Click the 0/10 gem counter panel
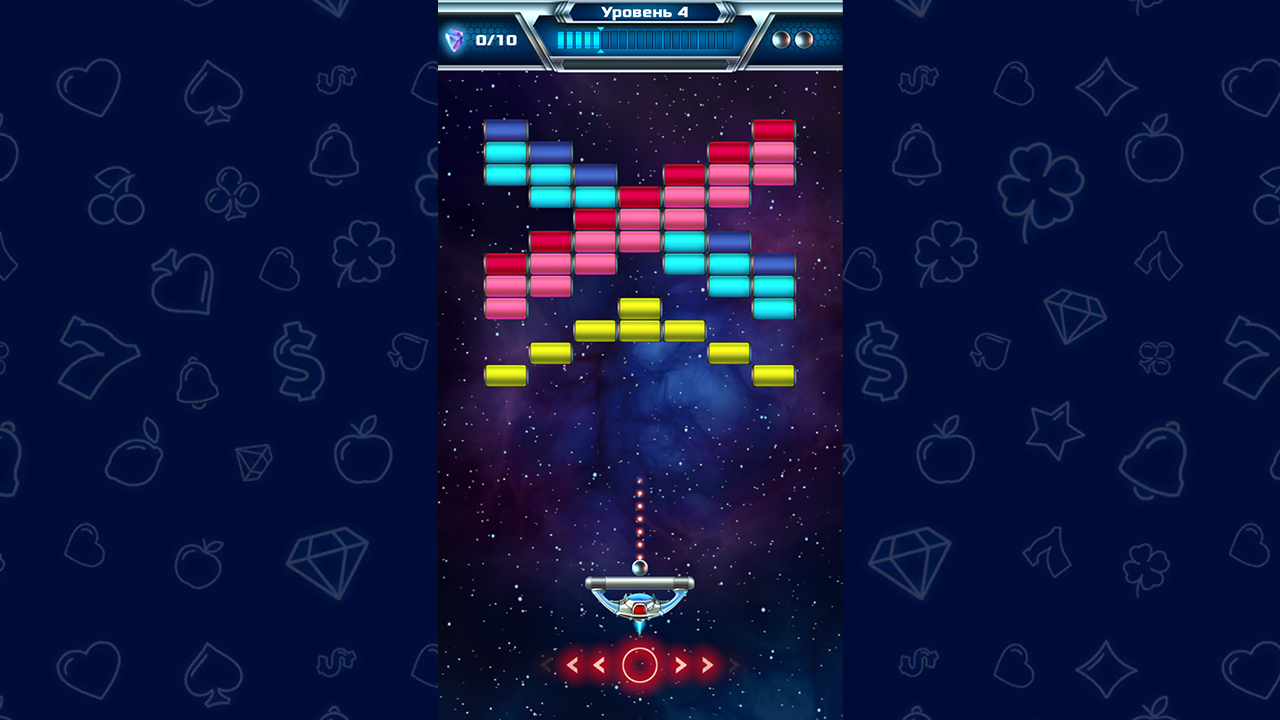 487,40
